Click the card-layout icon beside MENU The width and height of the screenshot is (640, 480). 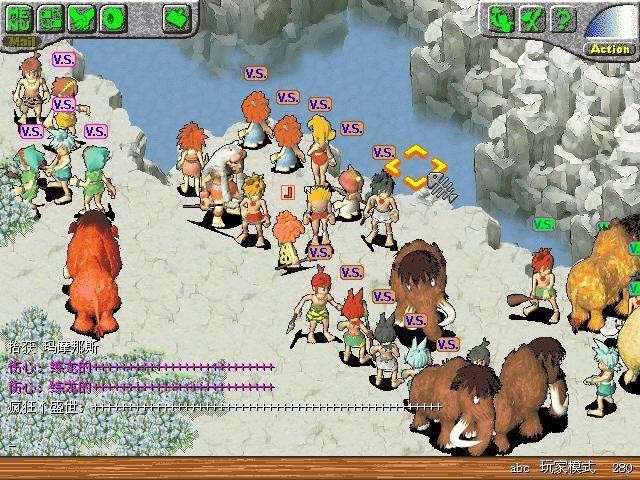(x=52, y=18)
